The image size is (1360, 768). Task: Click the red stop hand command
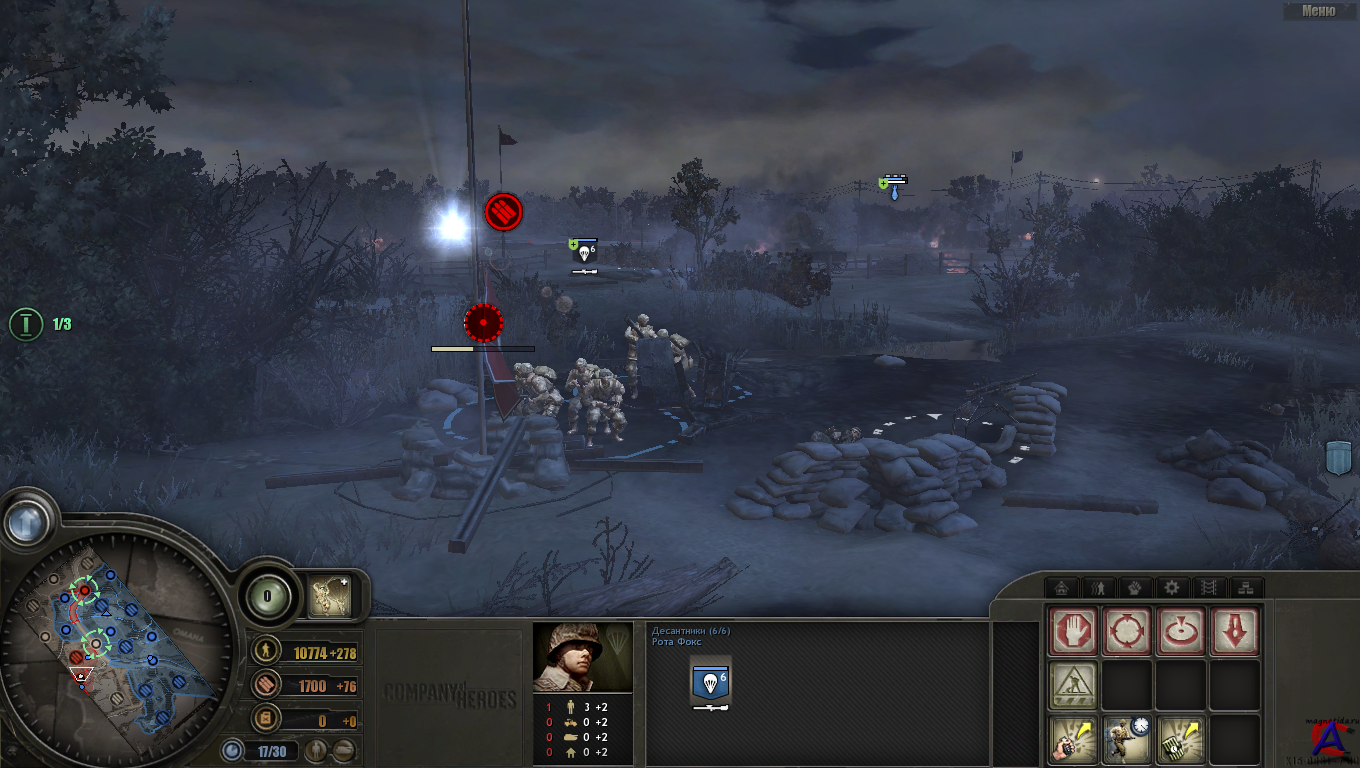click(1074, 632)
